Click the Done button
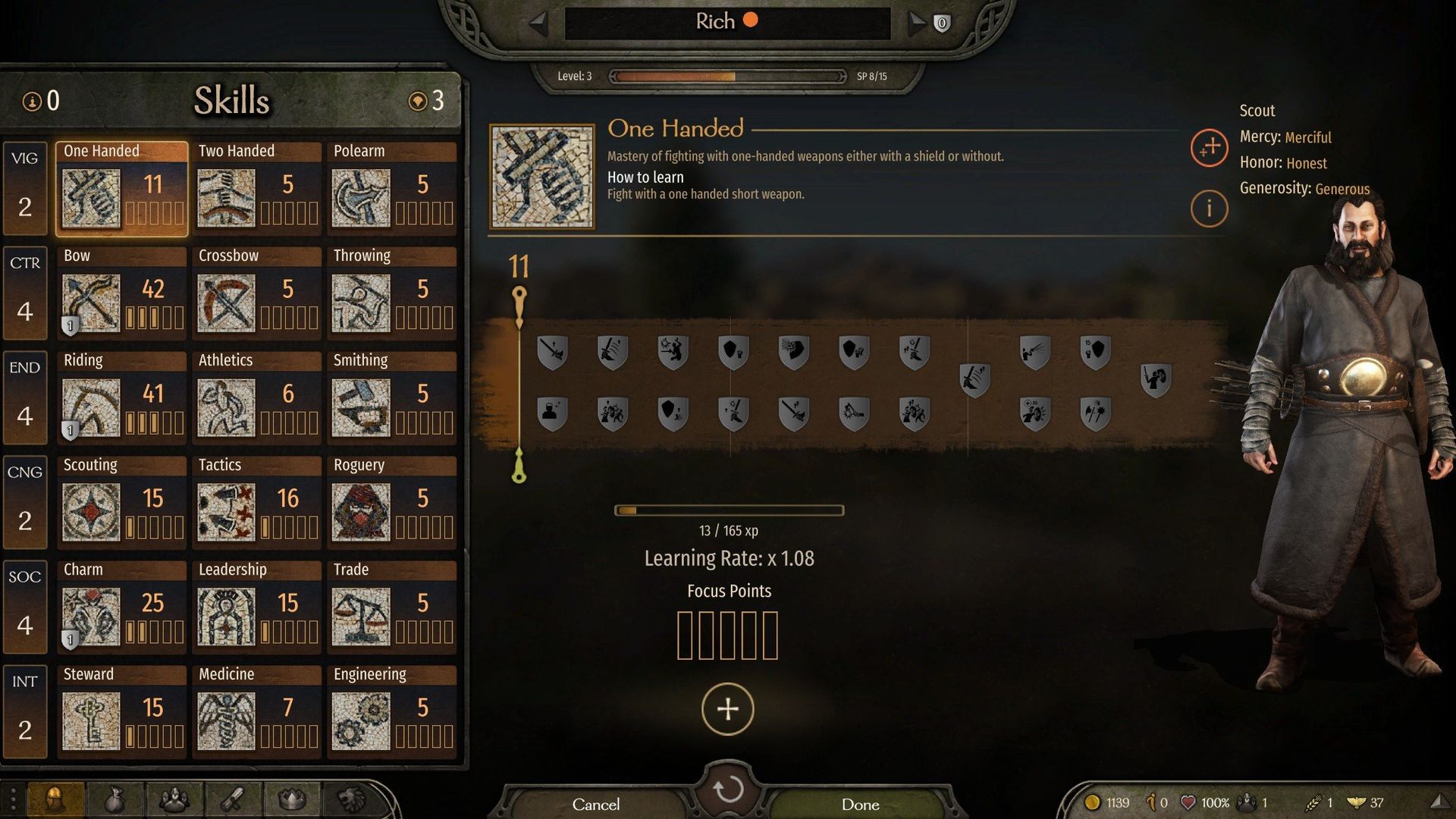Viewport: 1456px width, 819px height. coord(861,804)
